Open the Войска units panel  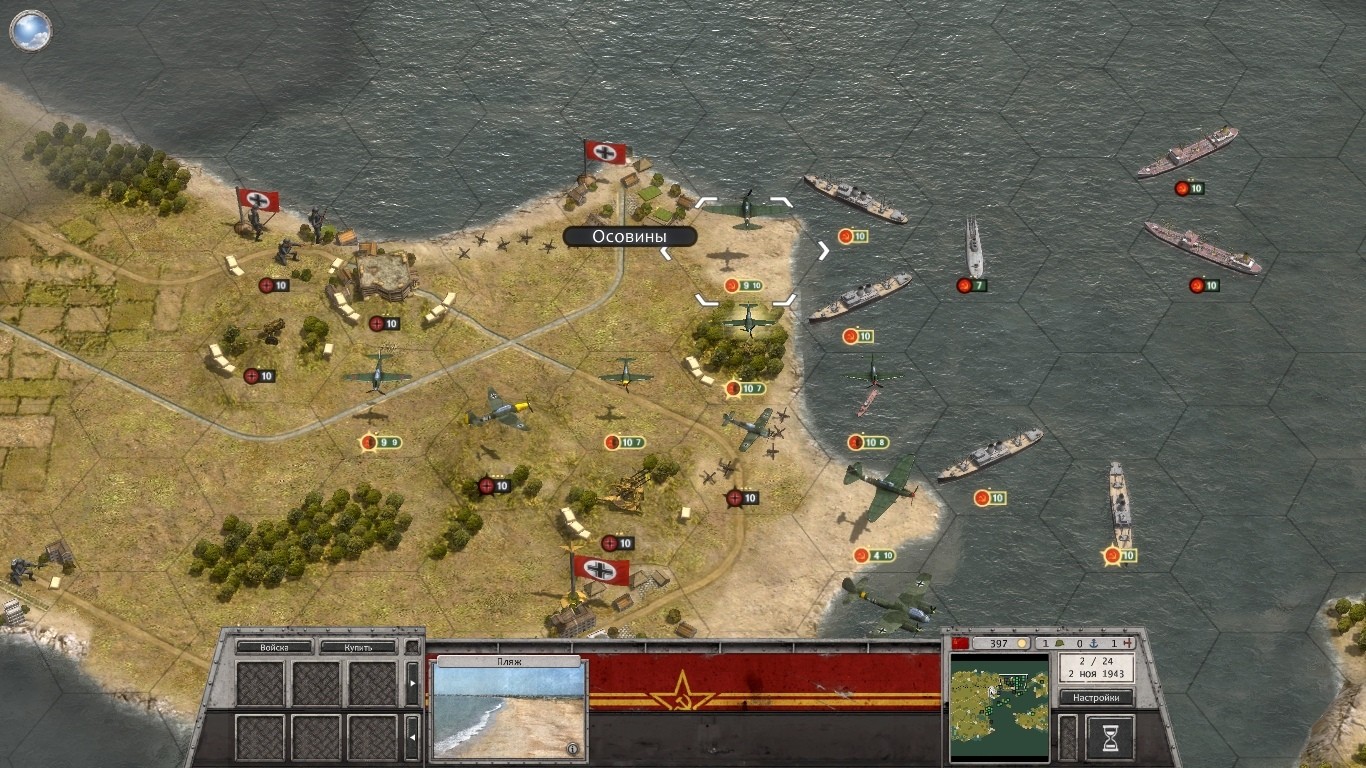pos(274,647)
